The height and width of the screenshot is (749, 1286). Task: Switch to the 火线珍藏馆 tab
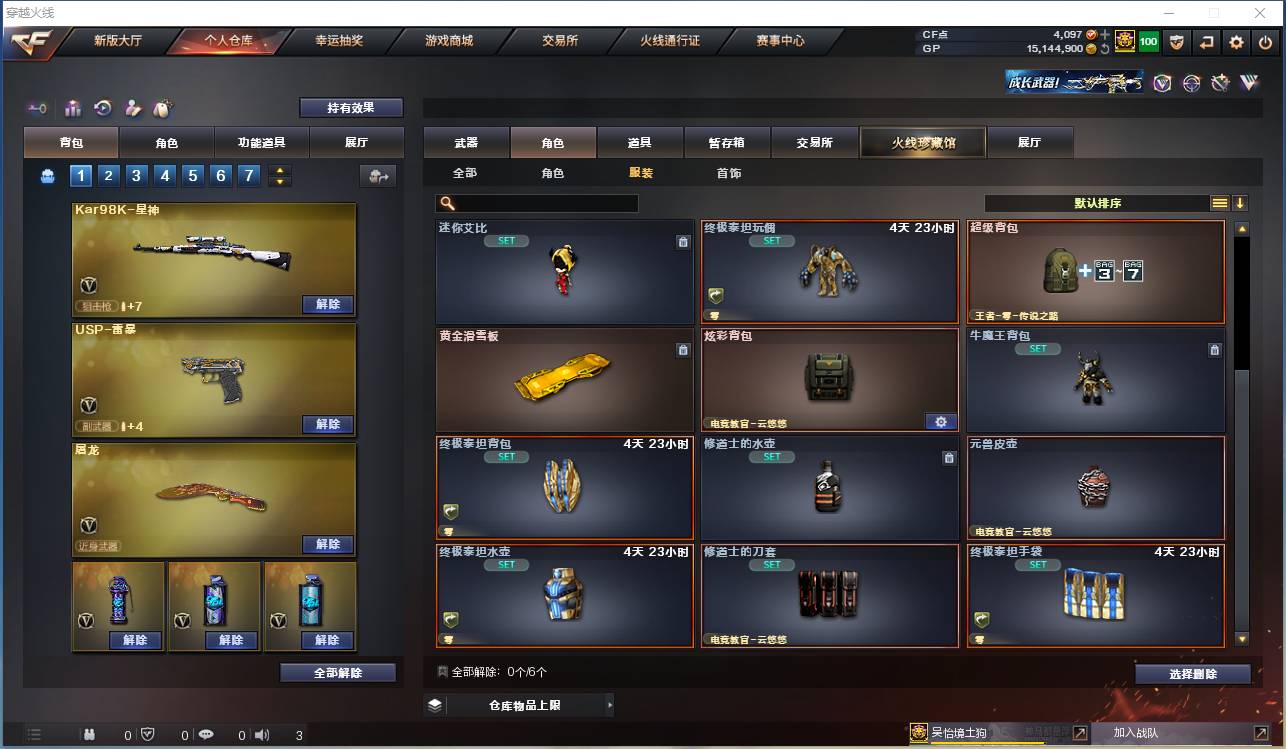coord(922,142)
